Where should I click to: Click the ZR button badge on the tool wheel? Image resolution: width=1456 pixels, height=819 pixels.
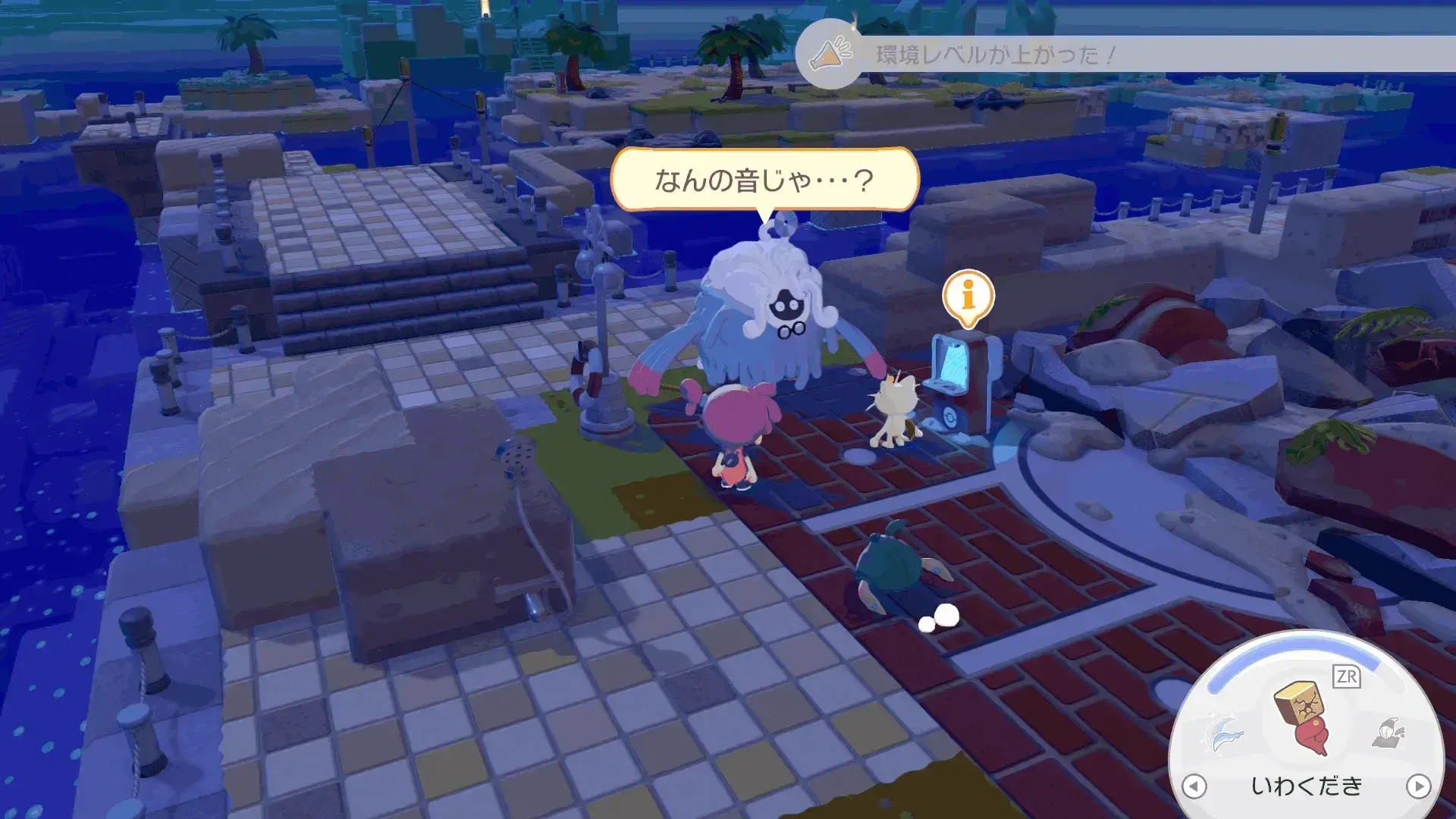(1347, 676)
